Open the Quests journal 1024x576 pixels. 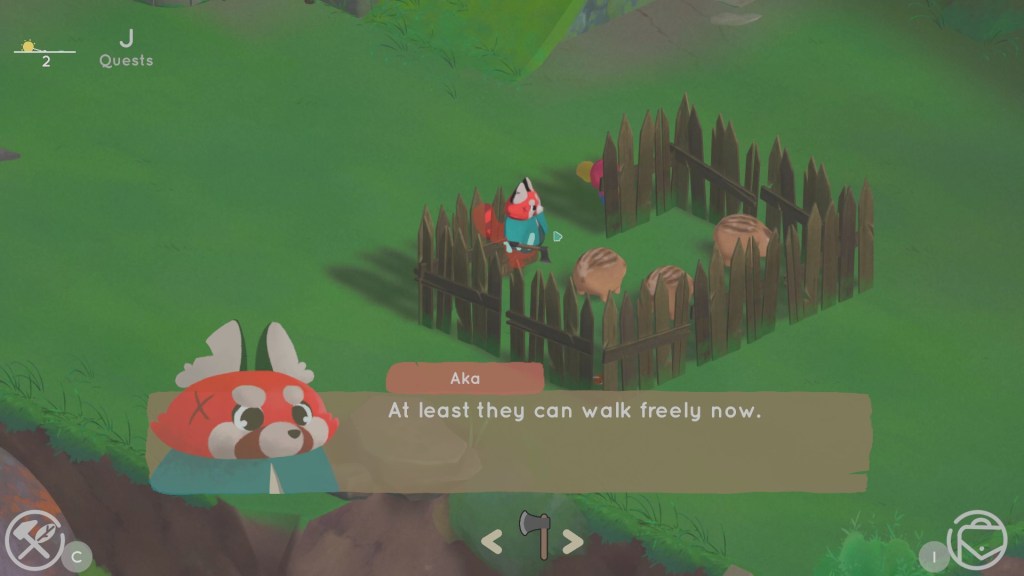[x=126, y=49]
